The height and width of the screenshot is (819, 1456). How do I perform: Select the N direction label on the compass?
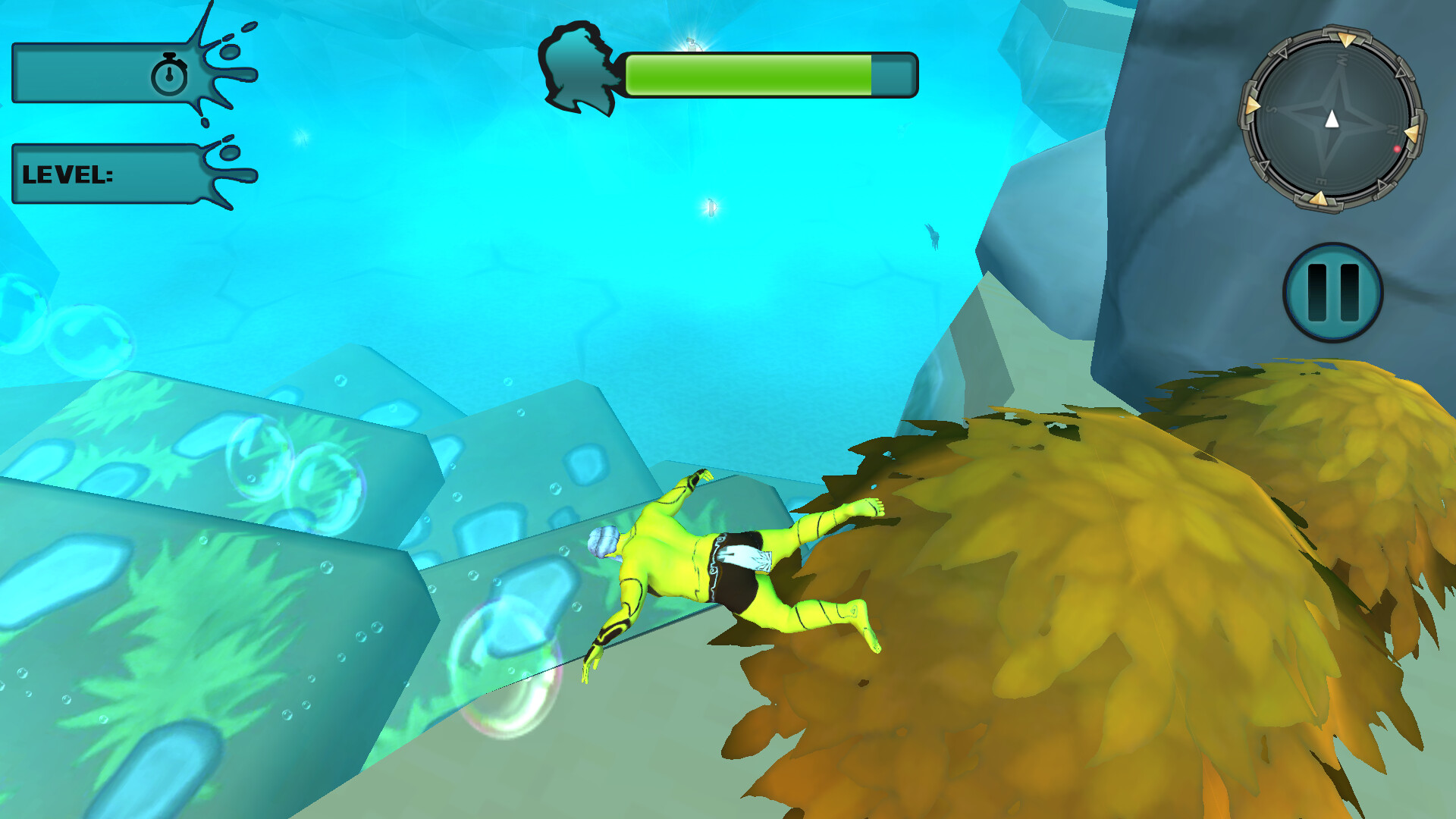pyautogui.click(x=1392, y=128)
